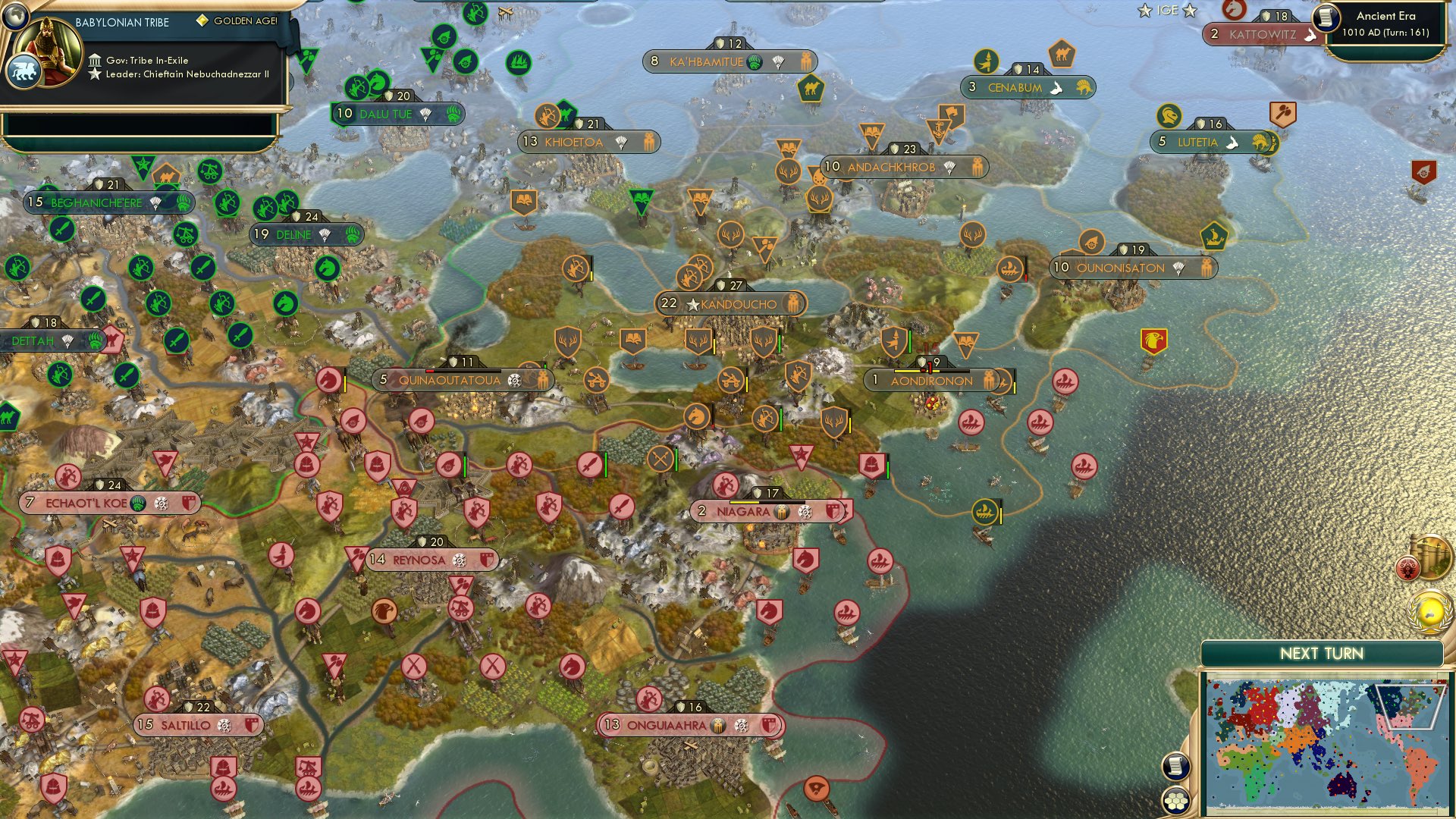Click the capital star on Kandoucho's banner
This screenshot has height=819, width=1456.
point(692,304)
